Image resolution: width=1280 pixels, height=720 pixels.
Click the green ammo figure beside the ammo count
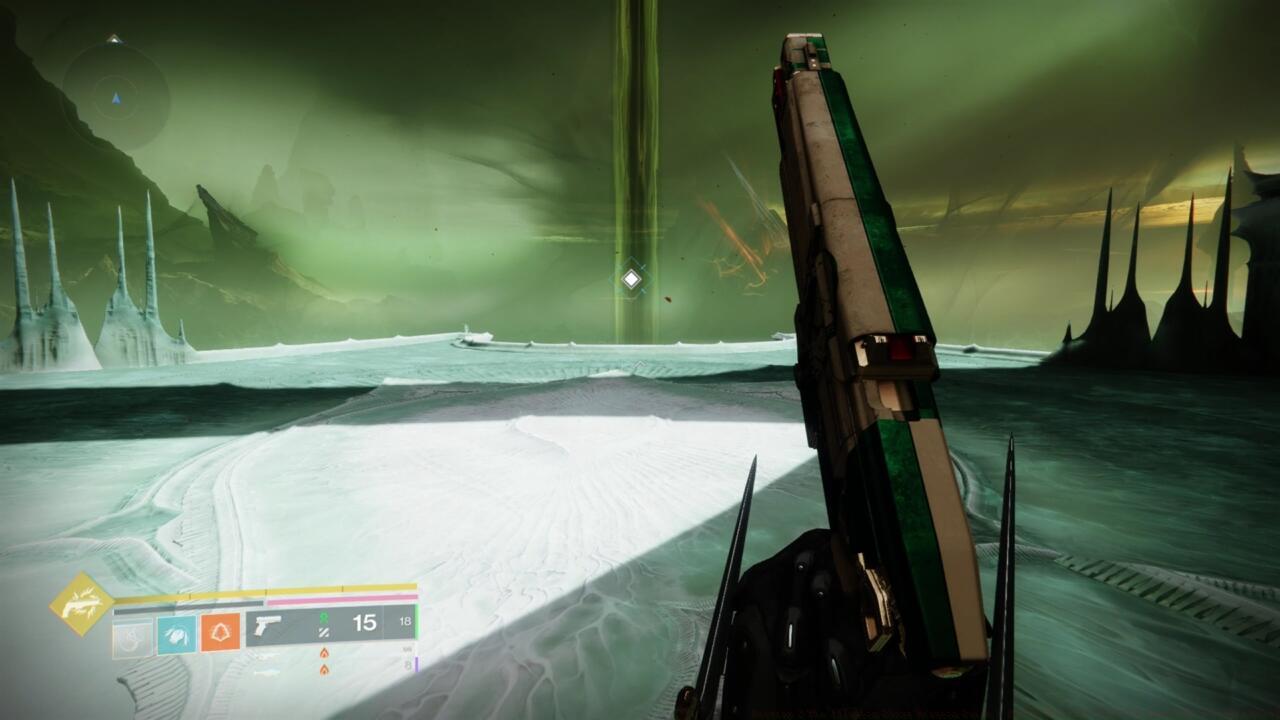(323, 619)
